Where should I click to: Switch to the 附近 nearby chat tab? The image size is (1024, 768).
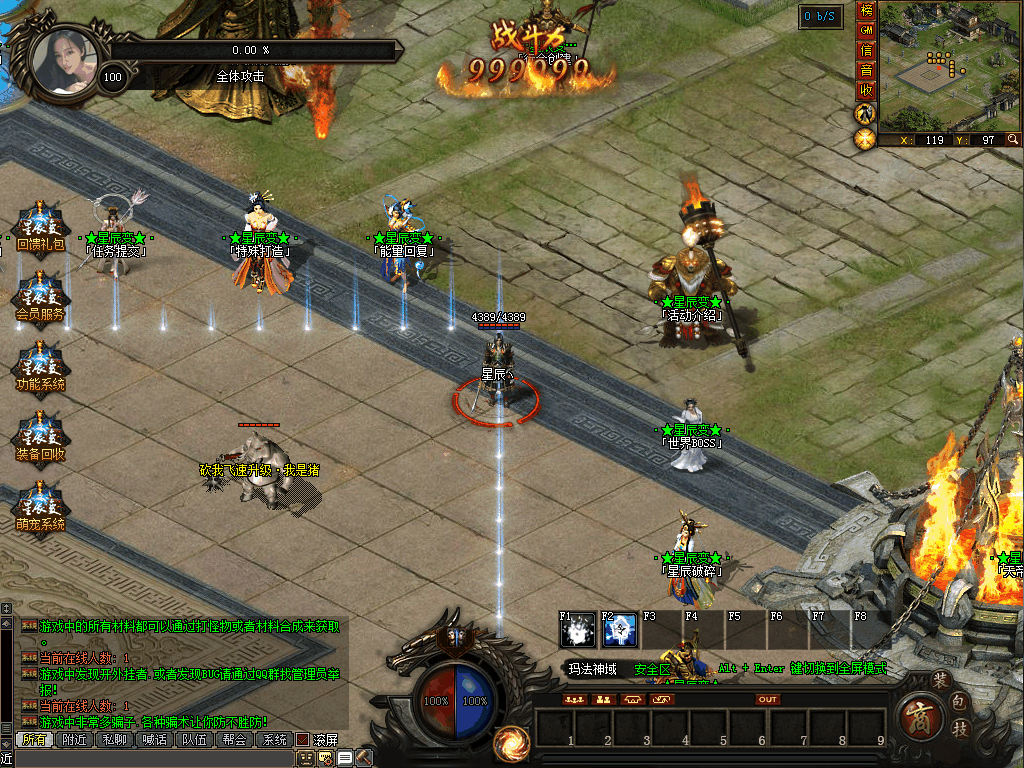point(74,740)
